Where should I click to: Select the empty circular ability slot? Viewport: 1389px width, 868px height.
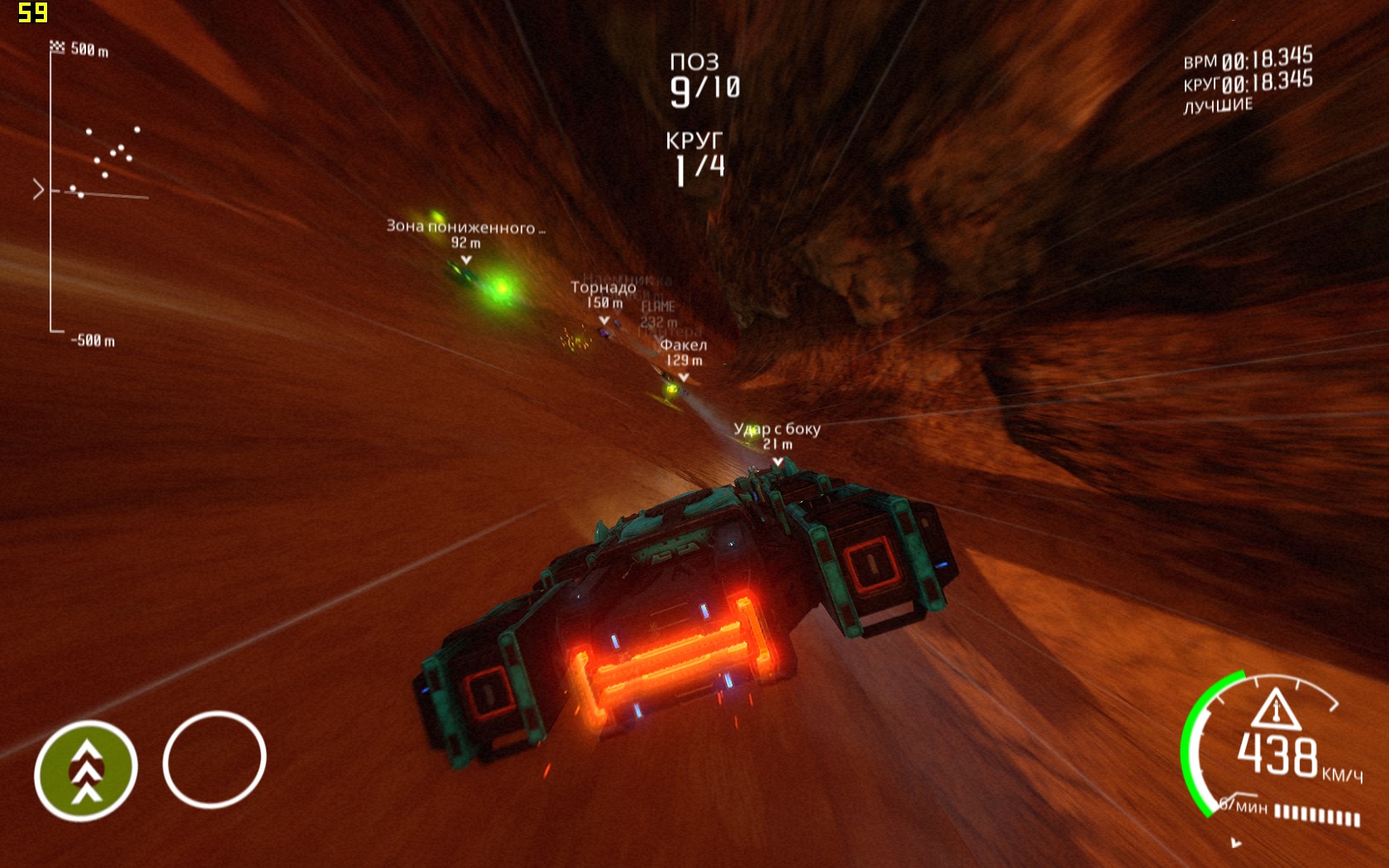coord(214,759)
